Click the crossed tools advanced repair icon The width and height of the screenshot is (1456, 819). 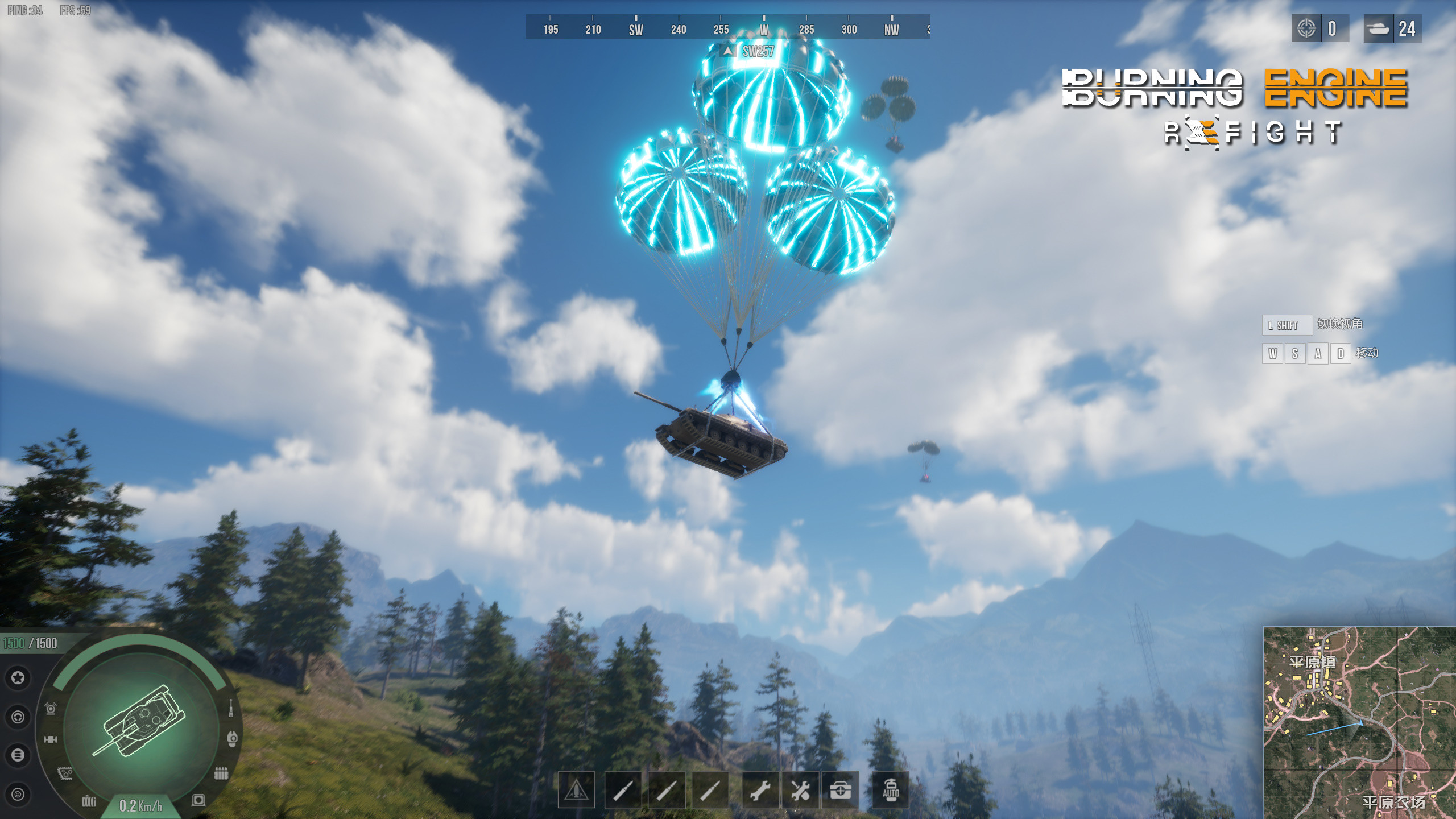click(x=800, y=789)
